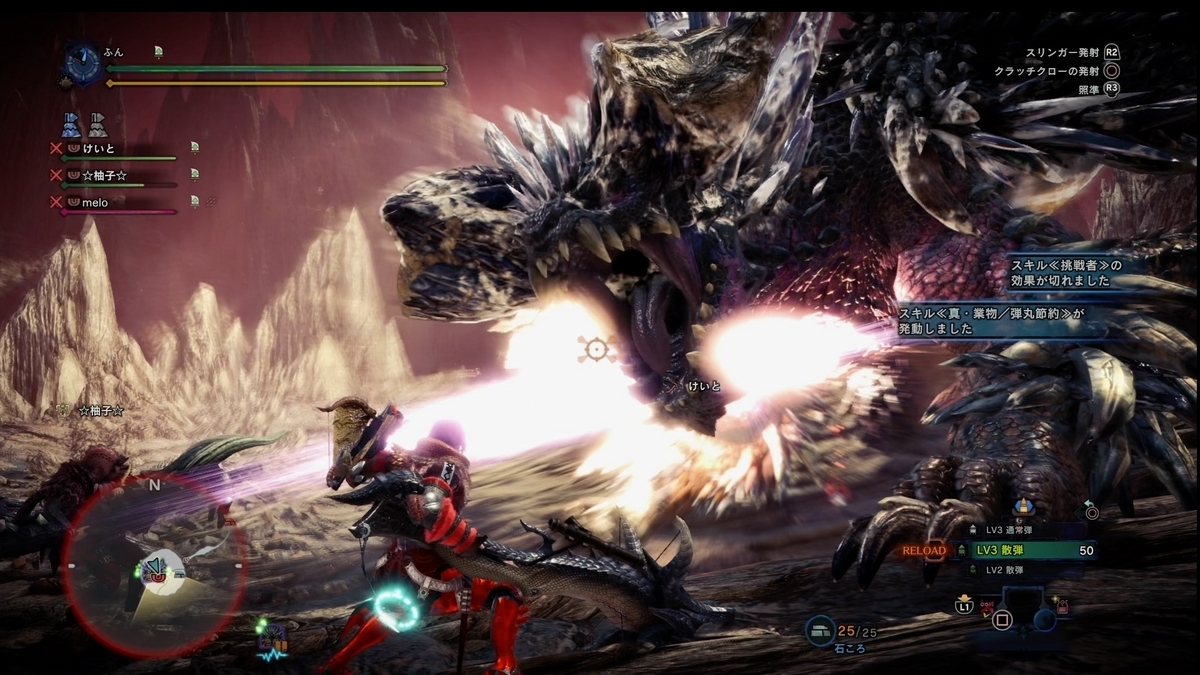This screenshot has width=1200, height=675.
Task: Select the 石ころ slinger ammo icon
Action: coord(819,629)
